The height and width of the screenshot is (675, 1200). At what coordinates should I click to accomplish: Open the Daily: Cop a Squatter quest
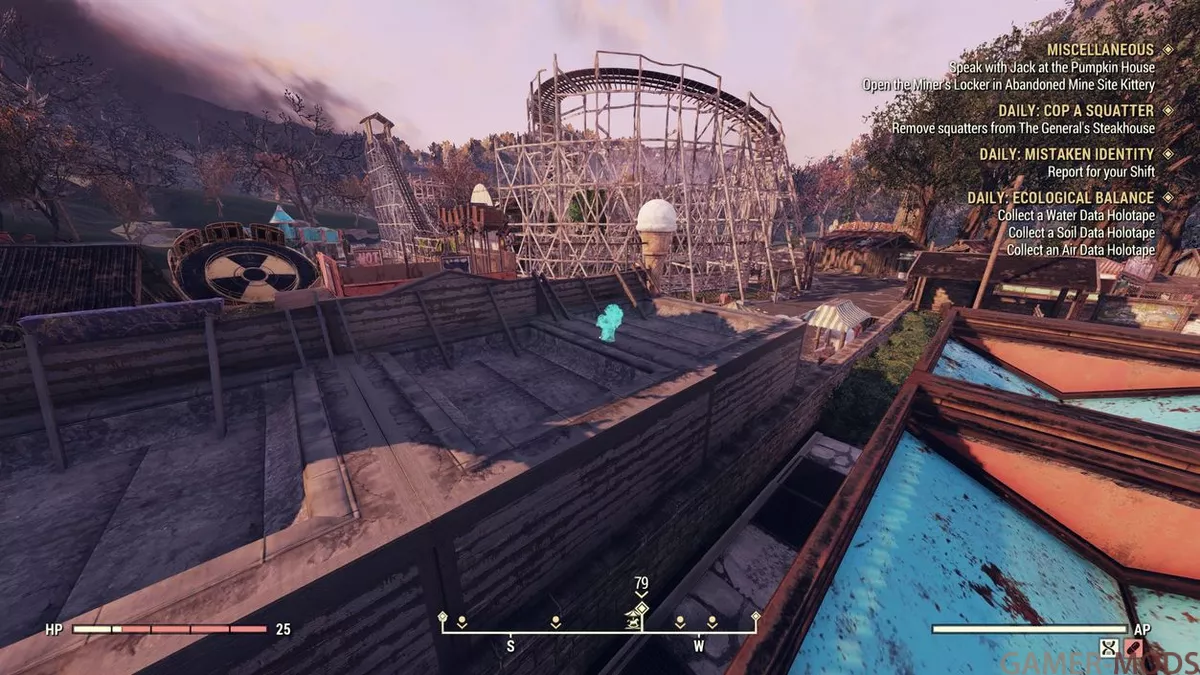coord(1076,110)
